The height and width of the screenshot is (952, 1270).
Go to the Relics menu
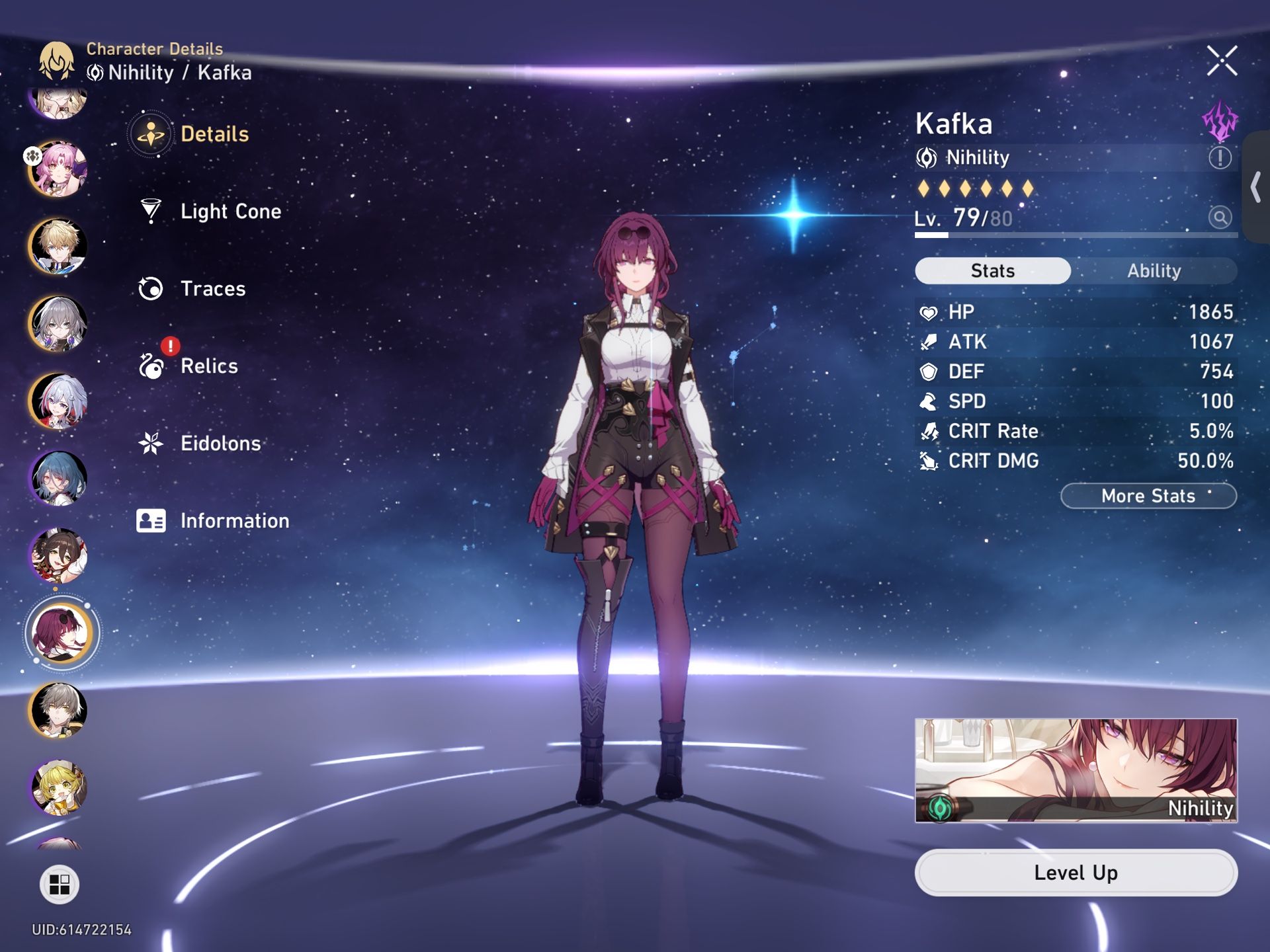pyautogui.click(x=208, y=366)
